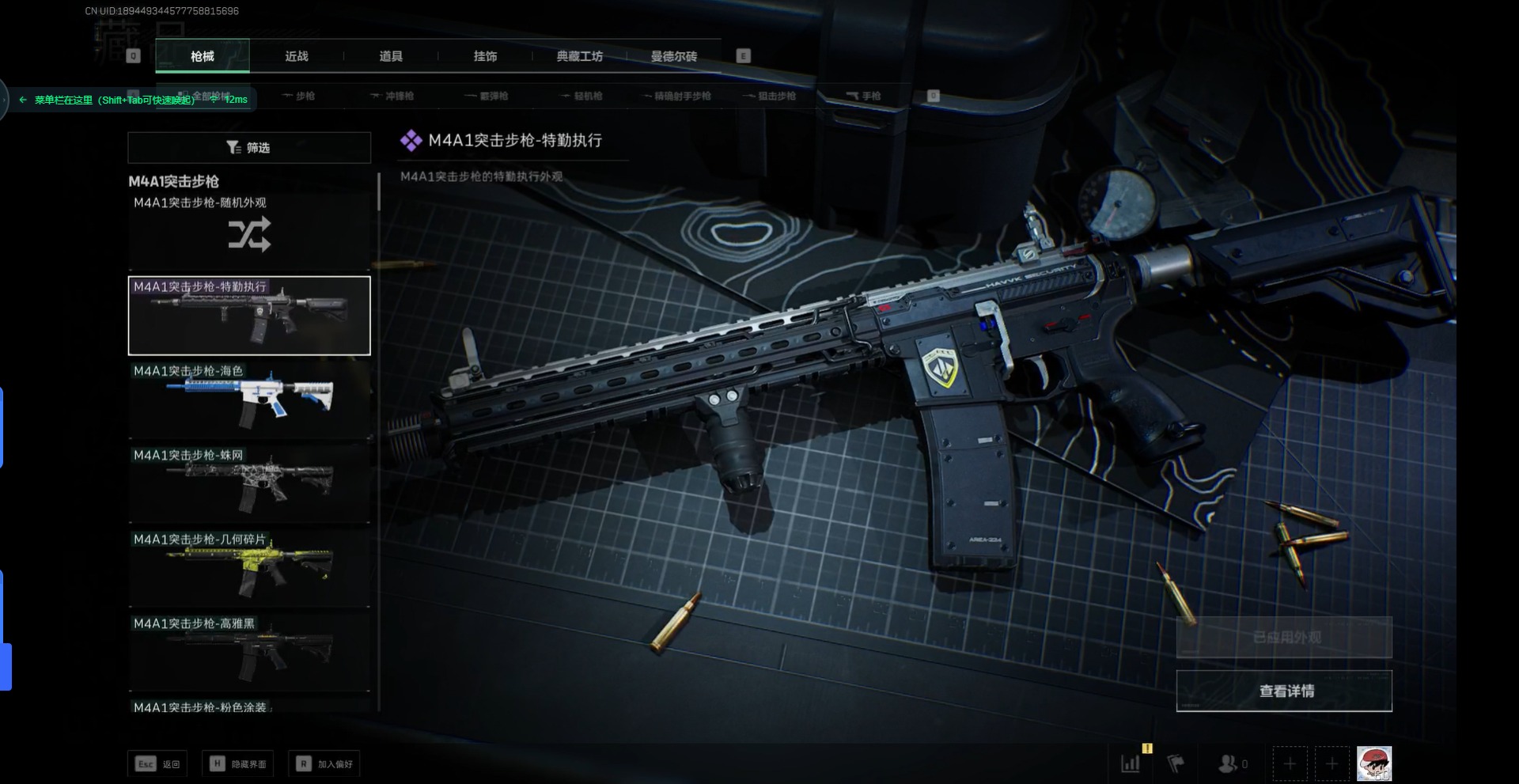1519x784 pixels.
Task: Open the 典藏工坊 workshop tab
Action: click(579, 56)
